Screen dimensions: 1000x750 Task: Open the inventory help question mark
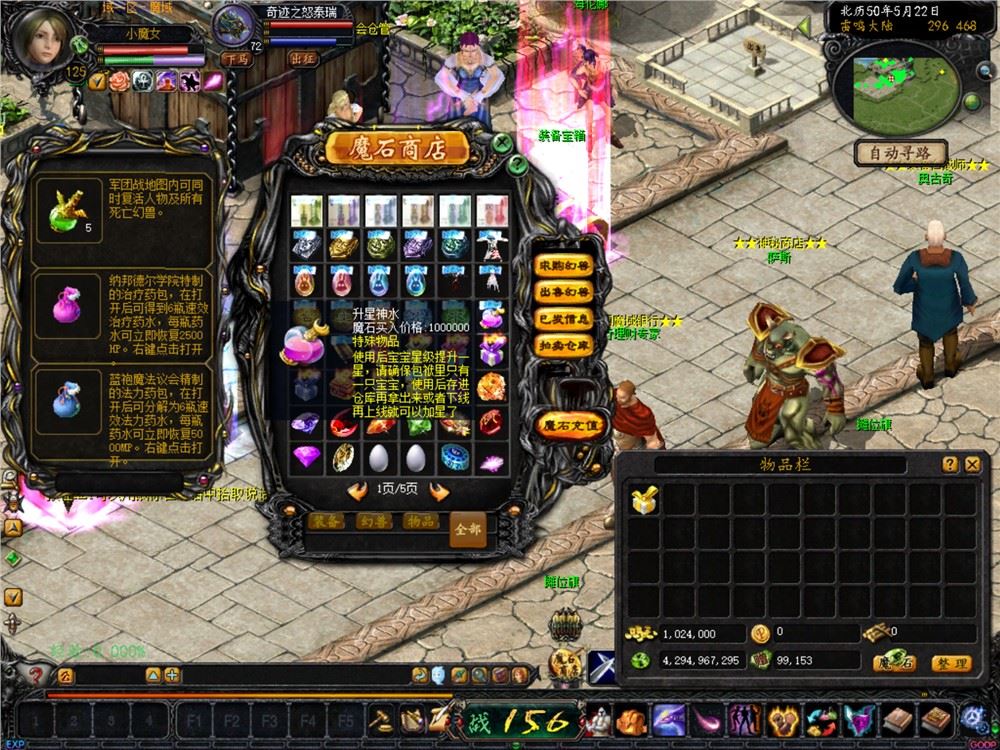pyautogui.click(x=950, y=464)
